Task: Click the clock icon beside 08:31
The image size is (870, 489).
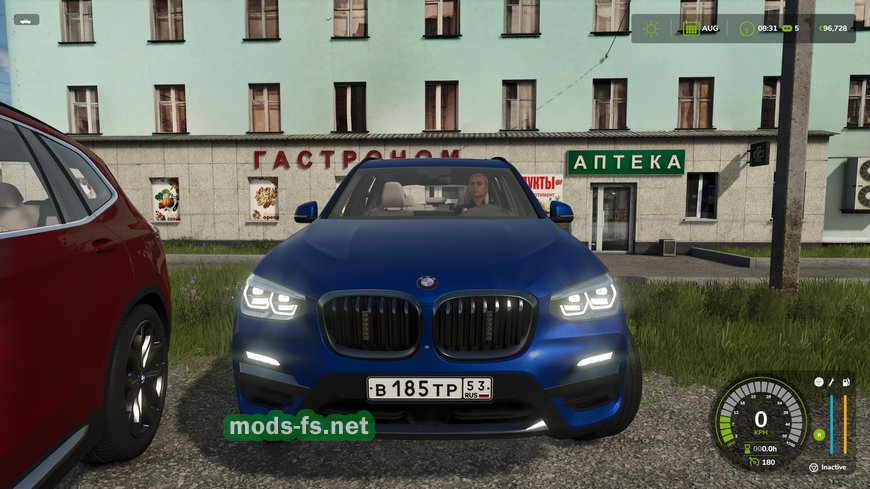Action: click(x=744, y=28)
